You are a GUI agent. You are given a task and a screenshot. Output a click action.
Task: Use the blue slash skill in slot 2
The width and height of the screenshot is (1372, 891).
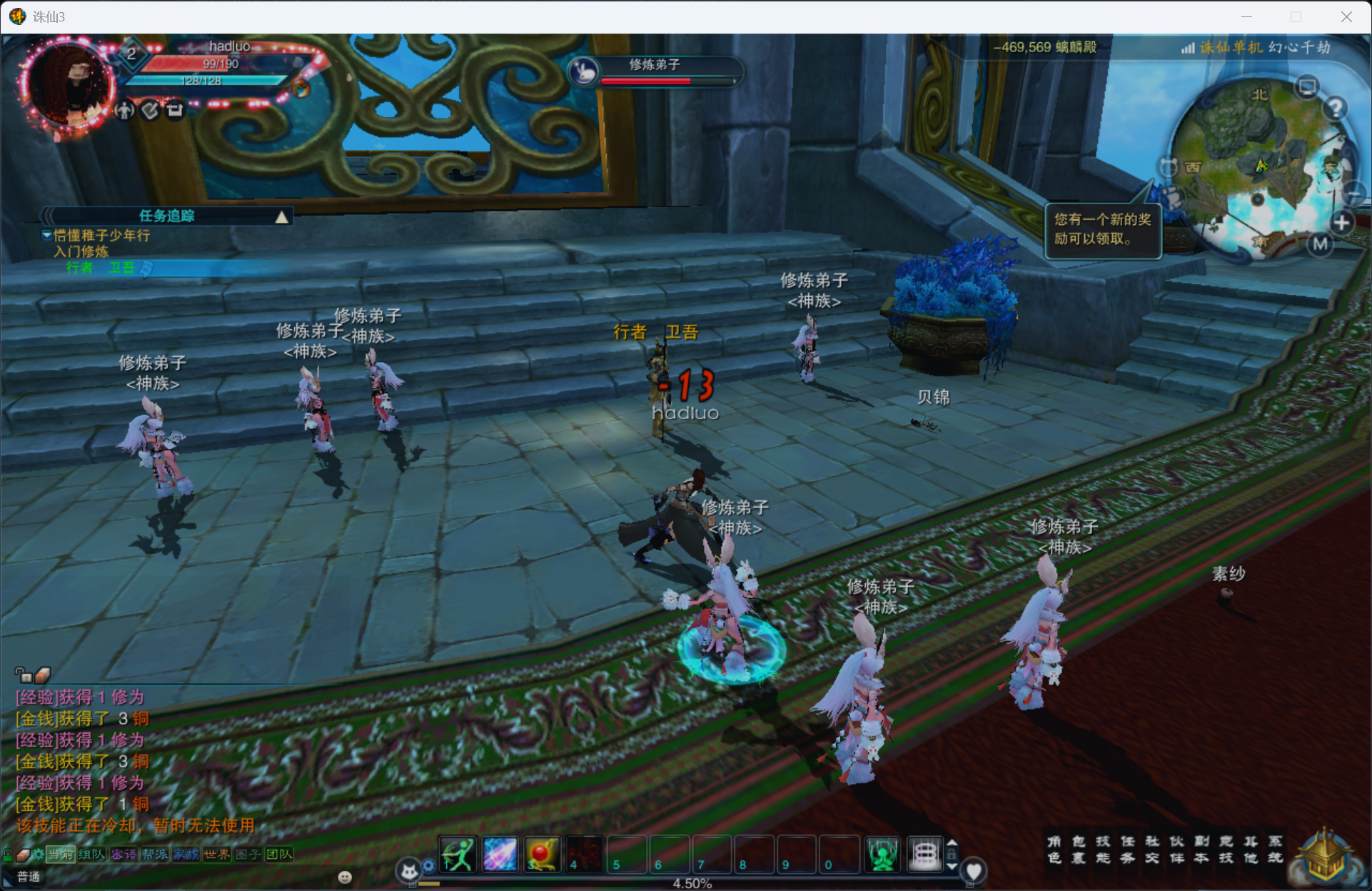[x=500, y=855]
